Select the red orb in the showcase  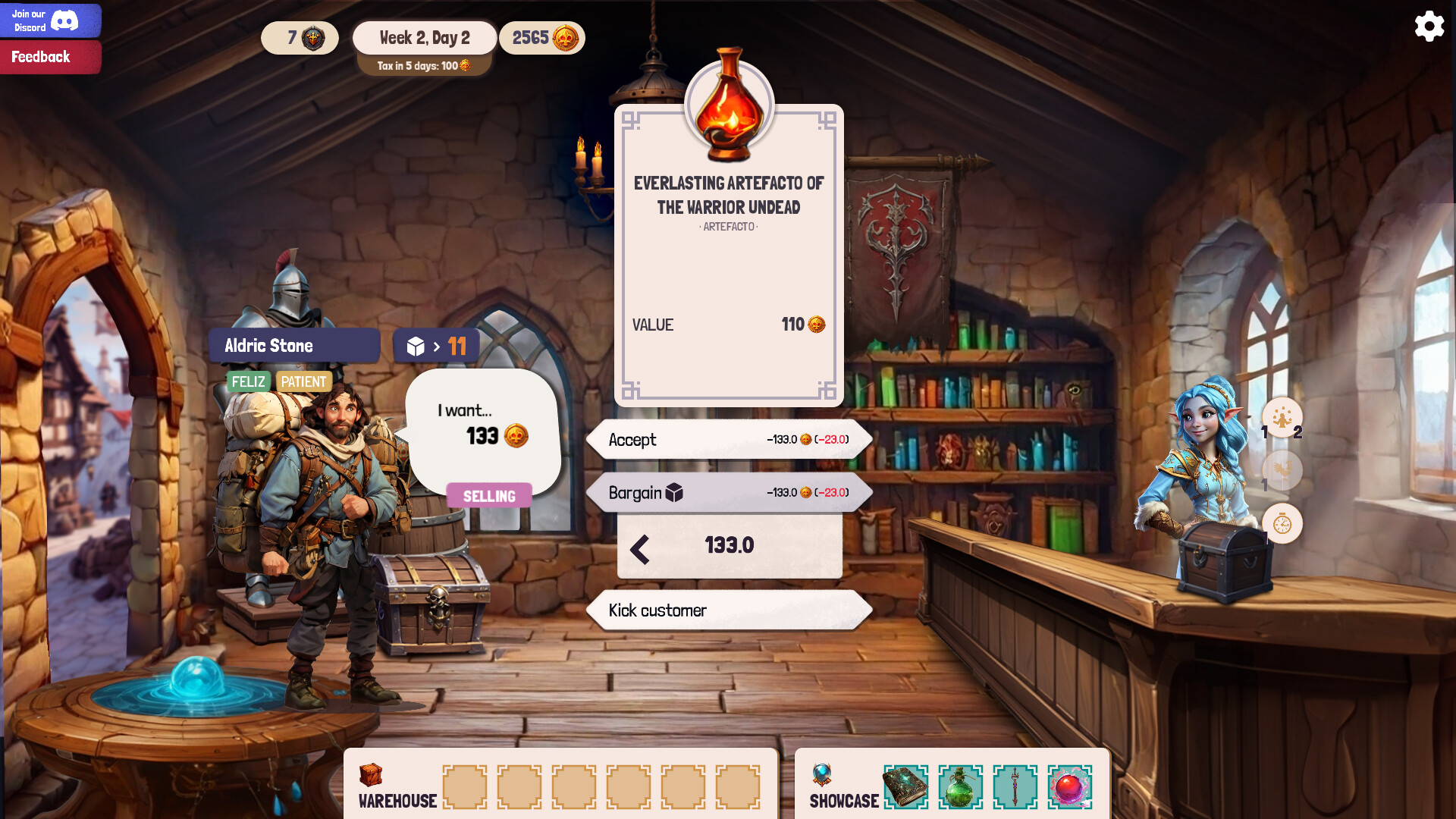[1071, 788]
